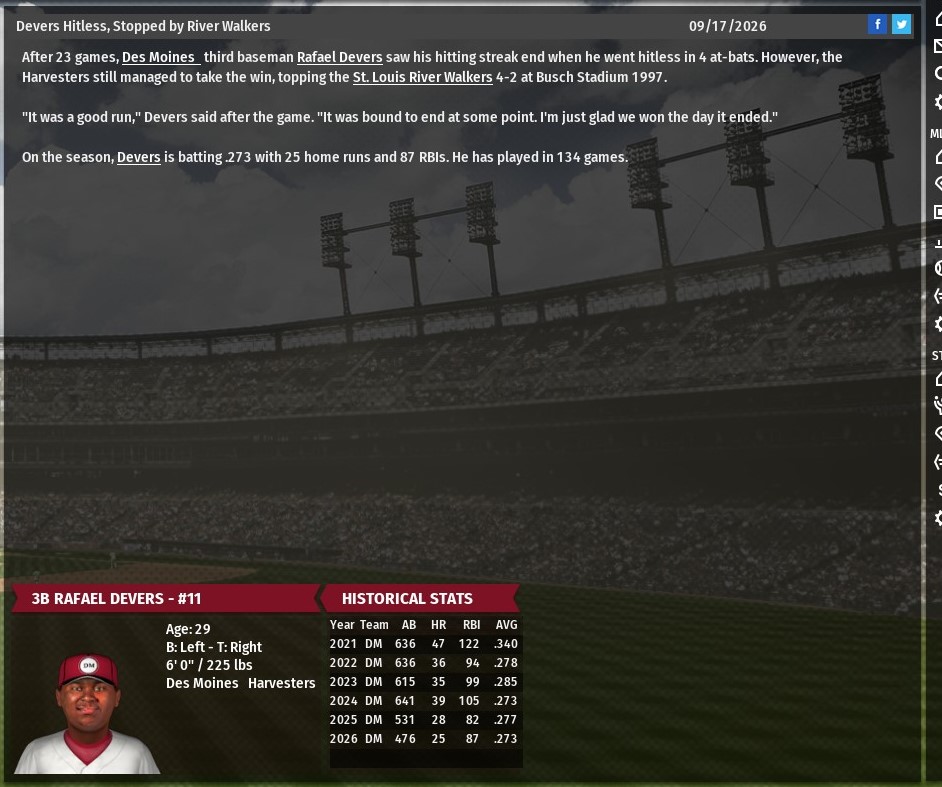Follow the St. Louis River Walkers link
Screen dimensions: 942x787
(x=422, y=78)
